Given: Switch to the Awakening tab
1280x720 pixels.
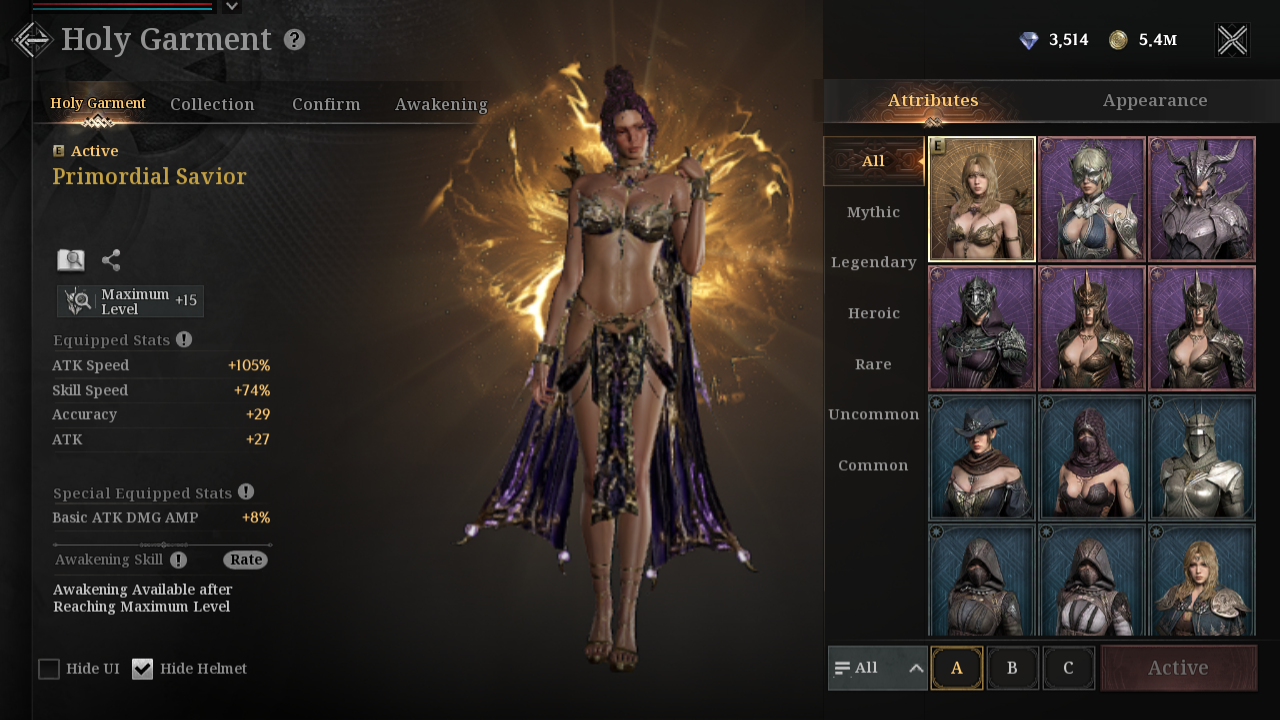Looking at the screenshot, I should click(x=441, y=104).
